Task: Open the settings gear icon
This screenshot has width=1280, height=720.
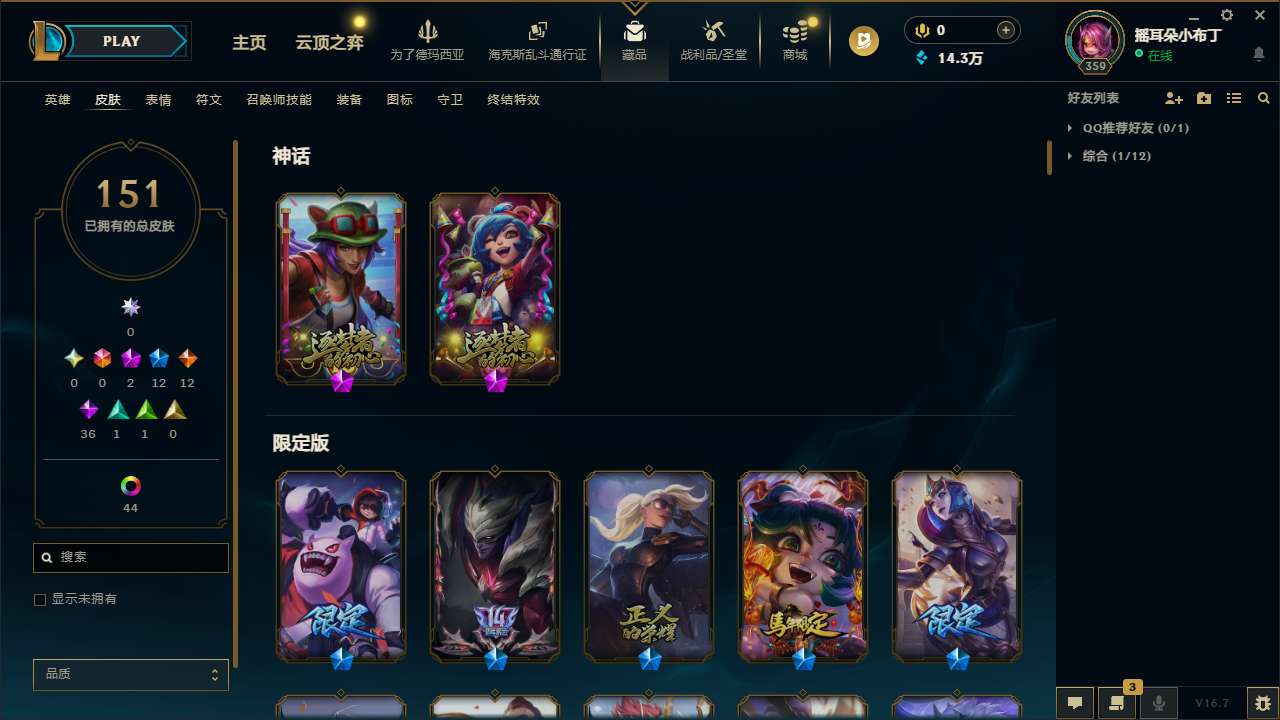Action: pyautogui.click(x=1226, y=15)
